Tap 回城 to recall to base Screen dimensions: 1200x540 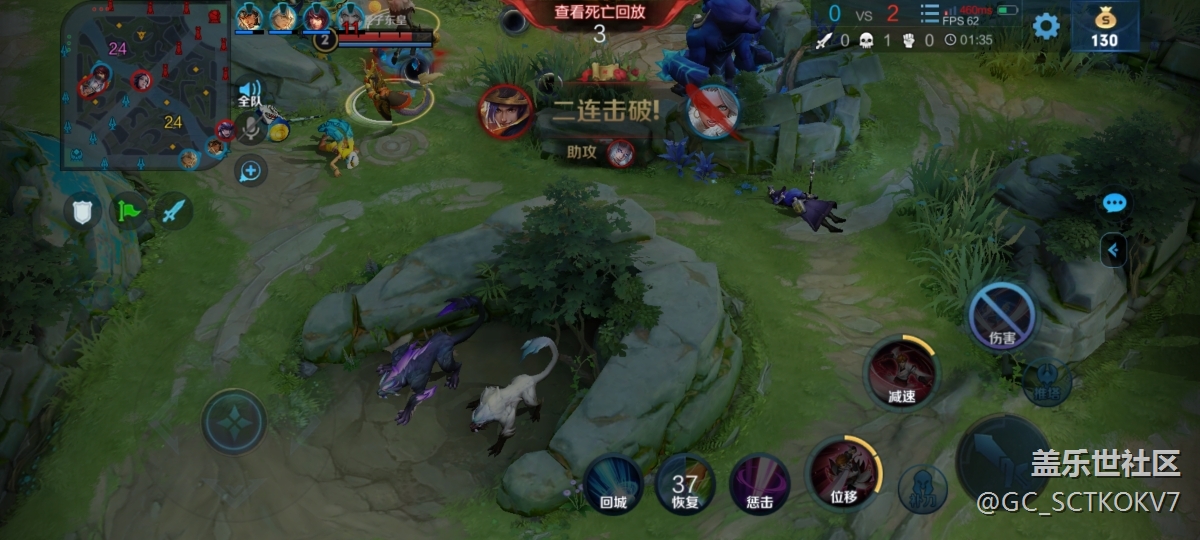pyautogui.click(x=613, y=482)
